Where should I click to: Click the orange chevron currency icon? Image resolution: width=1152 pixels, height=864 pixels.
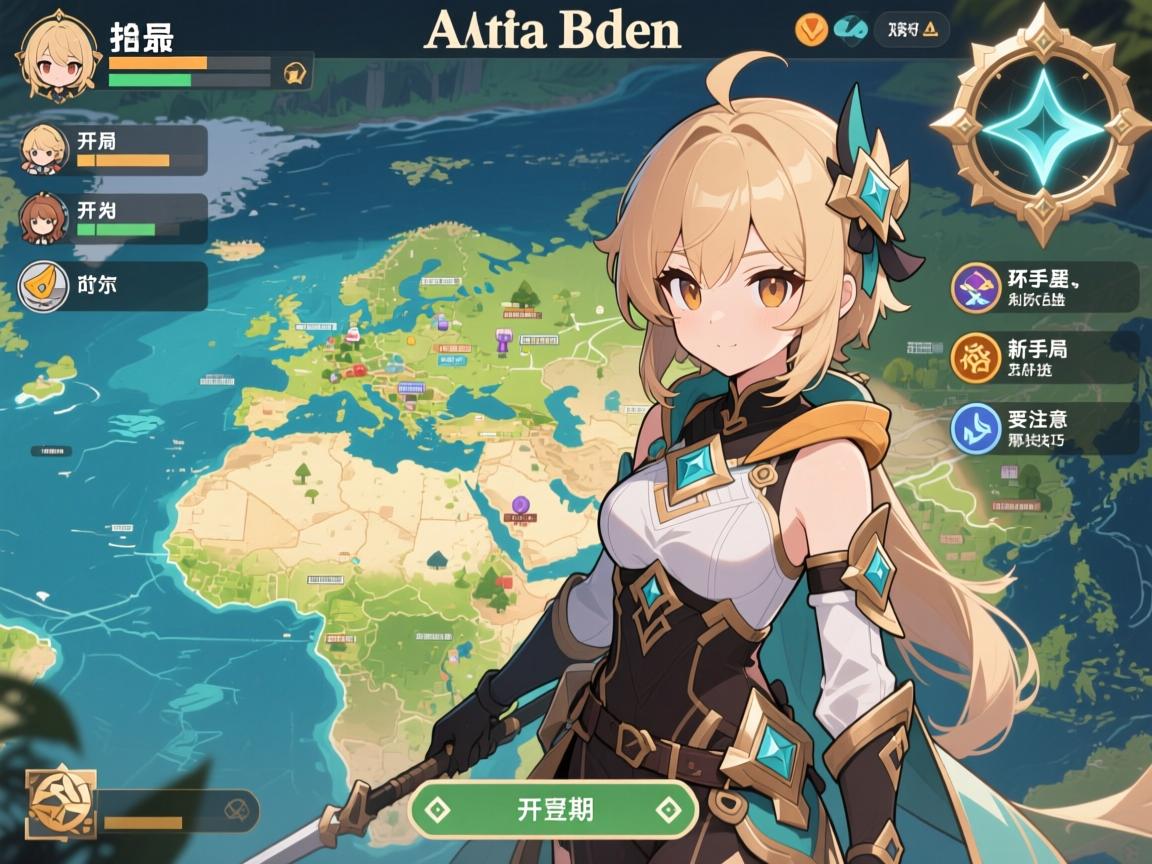(811, 30)
